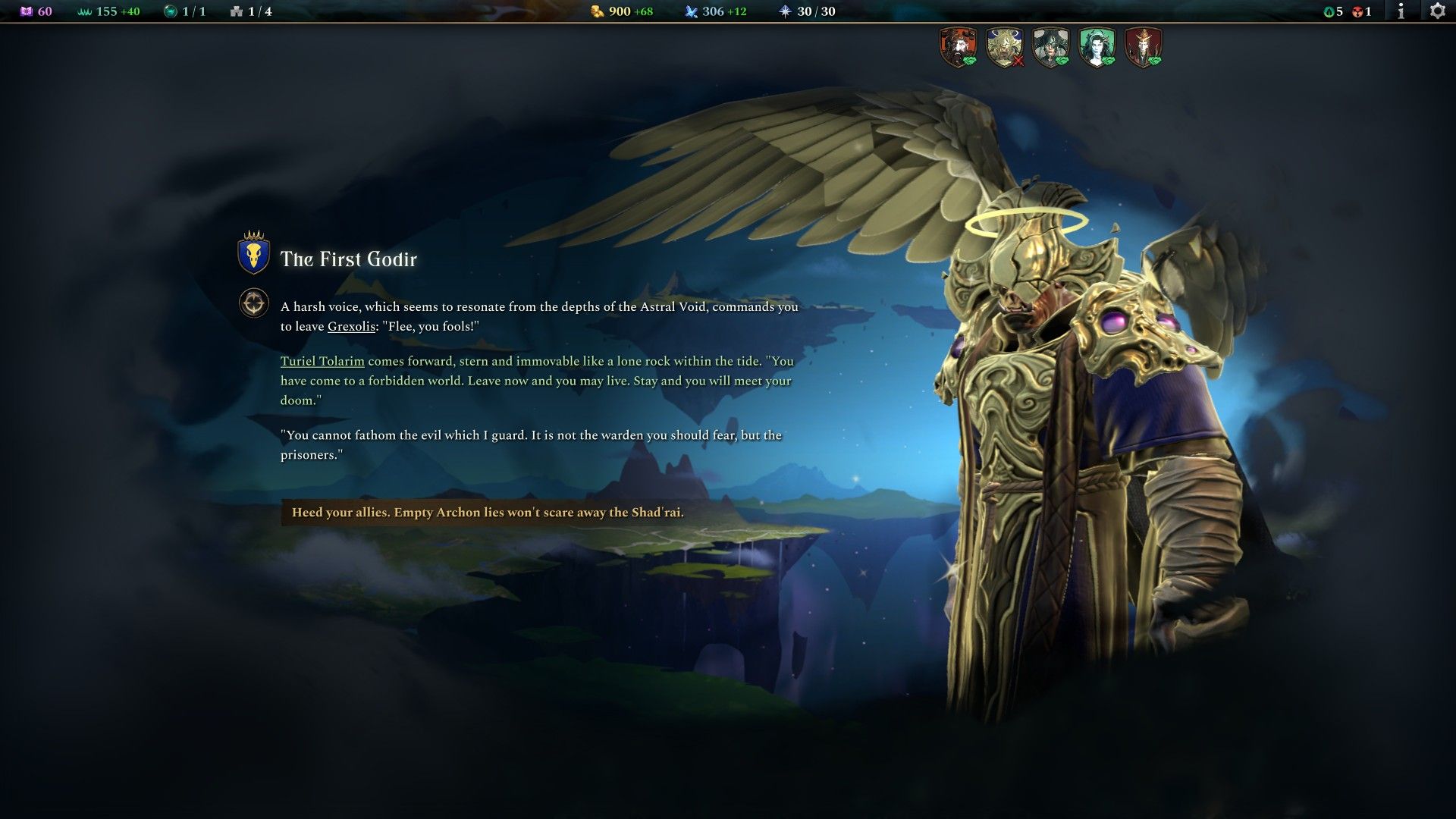Select the red enemies icon showing 1

[x=1358, y=11]
